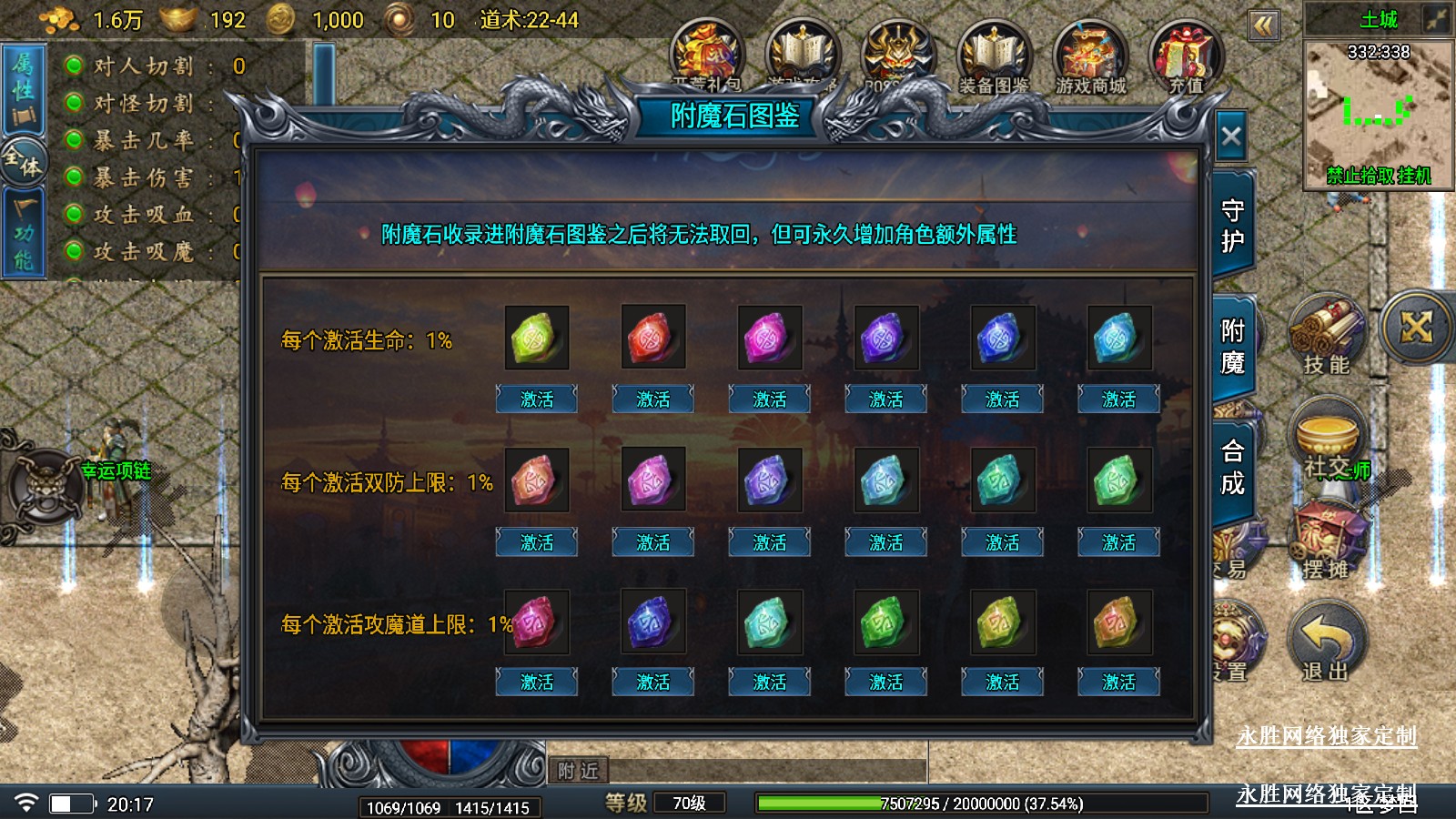This screenshot has width=1456, height=819.
Task: Click the 退出 exit arrow button
Action: [x=1326, y=642]
